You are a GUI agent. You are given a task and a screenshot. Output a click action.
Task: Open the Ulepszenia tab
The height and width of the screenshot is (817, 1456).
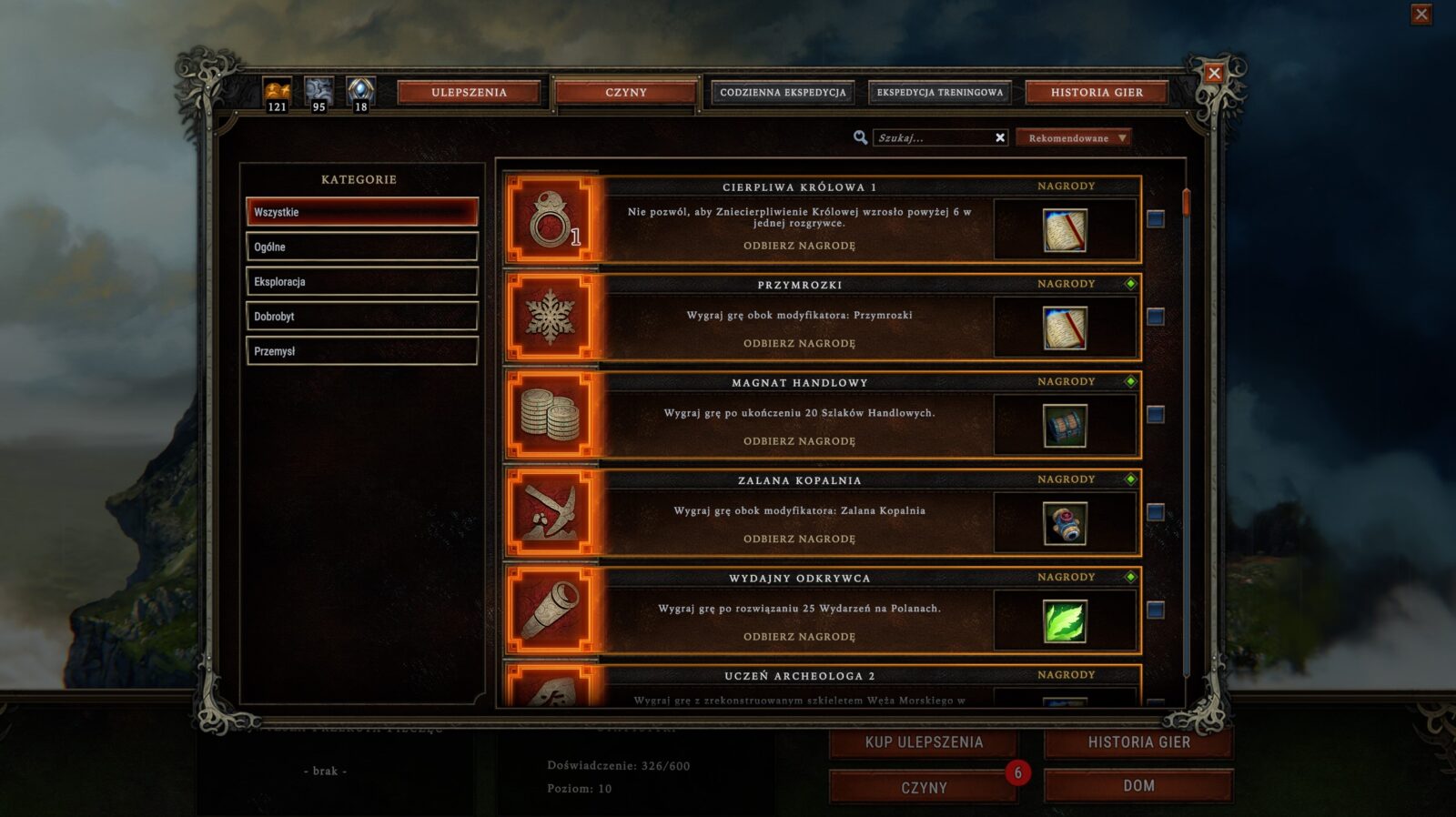(x=469, y=93)
